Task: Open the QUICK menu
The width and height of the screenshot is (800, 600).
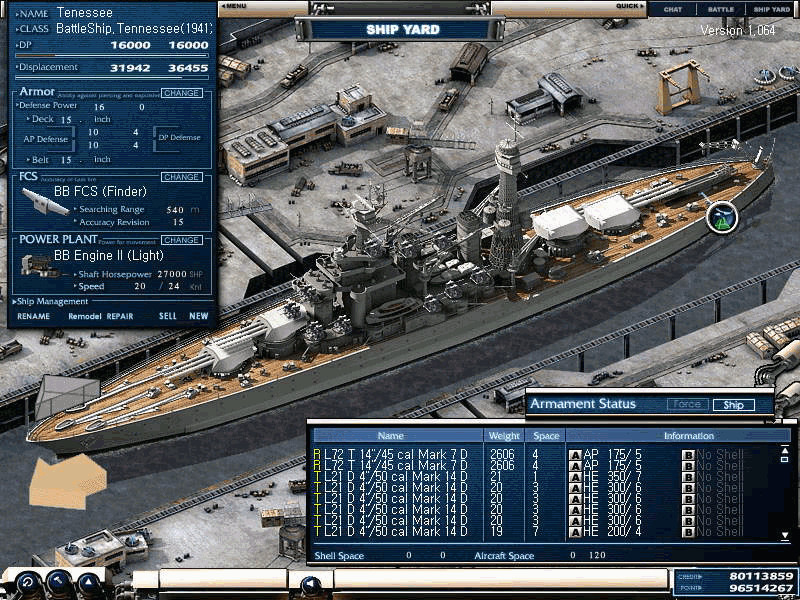Action: 630,6
